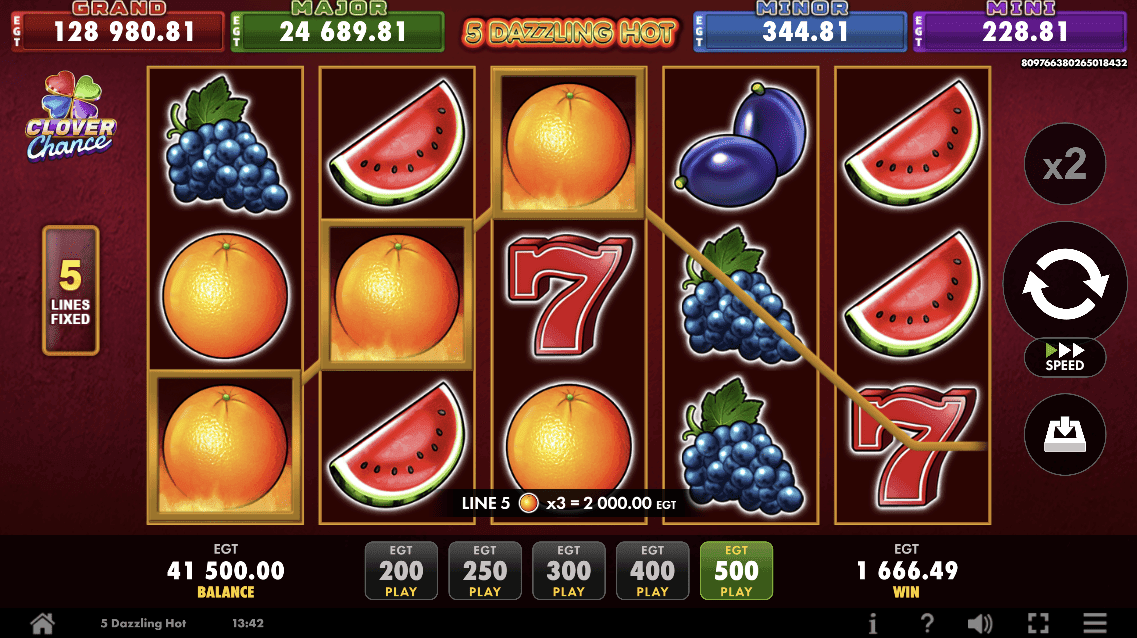
Task: Open the paytable info page
Action: [x=873, y=623]
